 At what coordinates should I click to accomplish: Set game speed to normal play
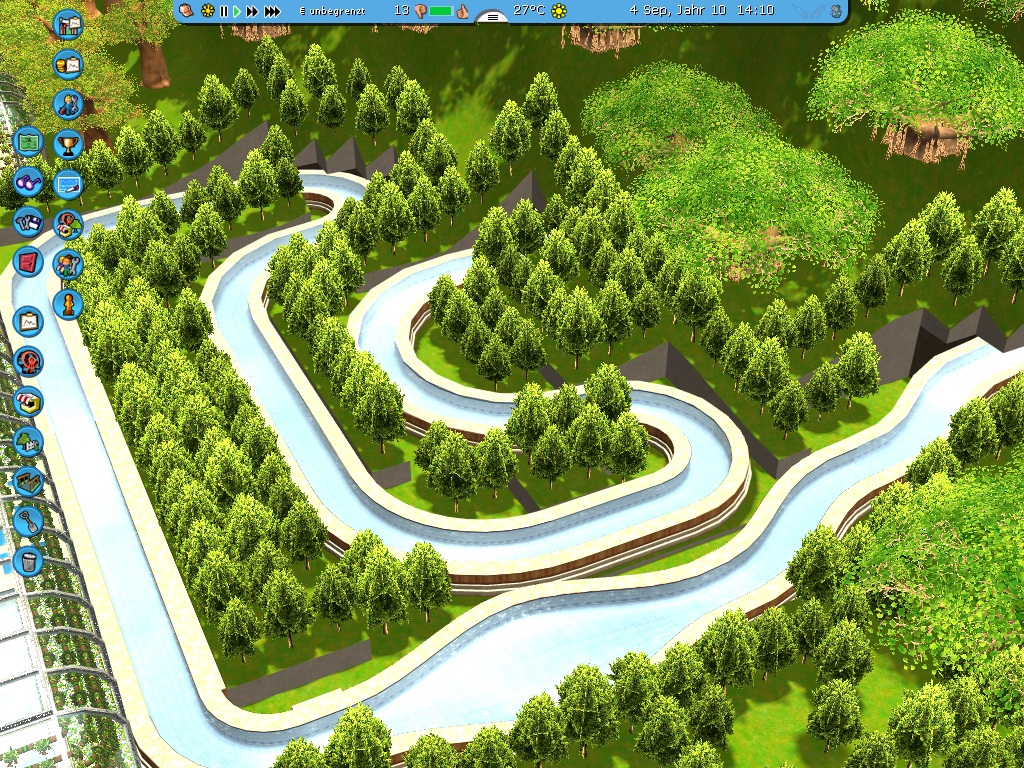(237, 11)
